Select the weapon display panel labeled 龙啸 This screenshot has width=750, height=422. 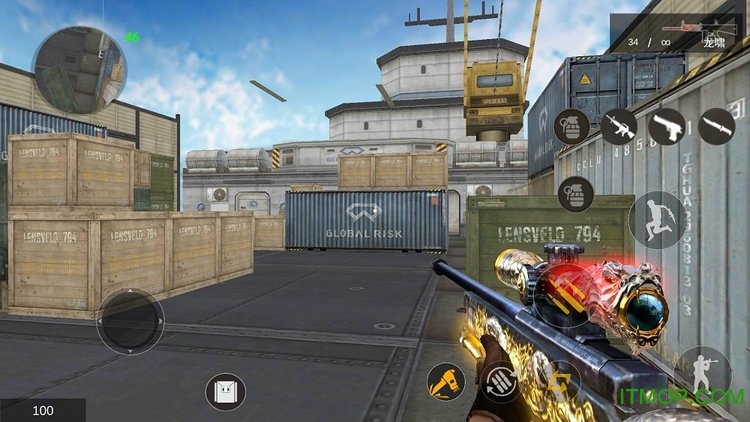tap(678, 33)
